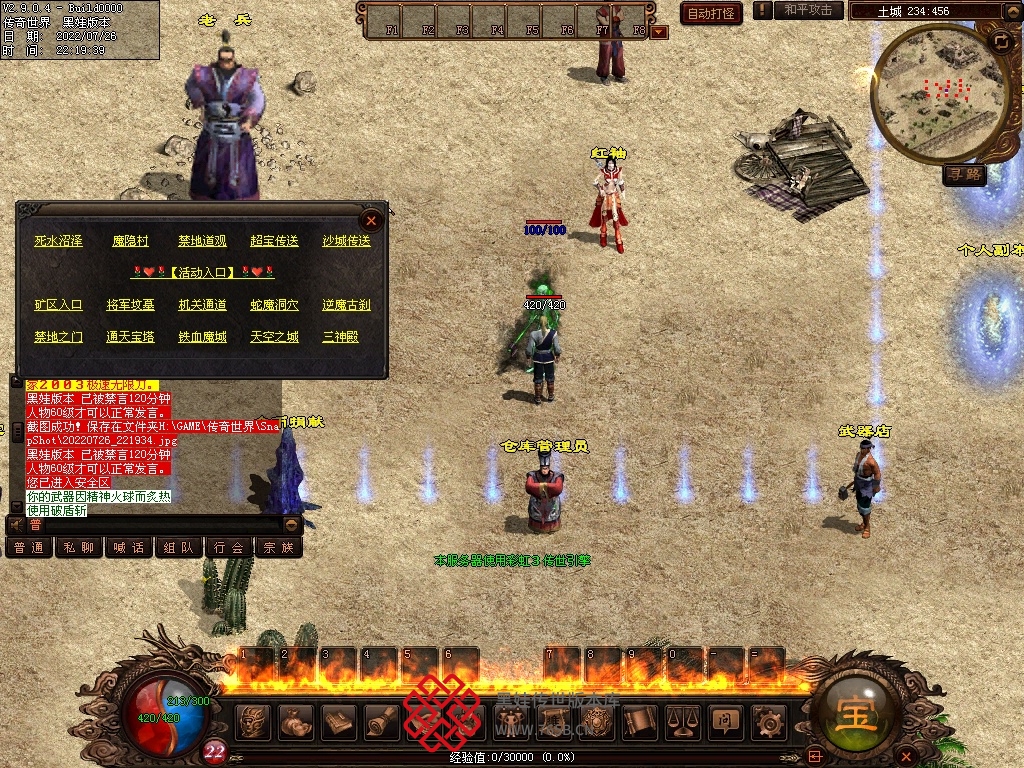Click the 自动打怪 auto-fight button
1024x768 pixels.
click(711, 13)
